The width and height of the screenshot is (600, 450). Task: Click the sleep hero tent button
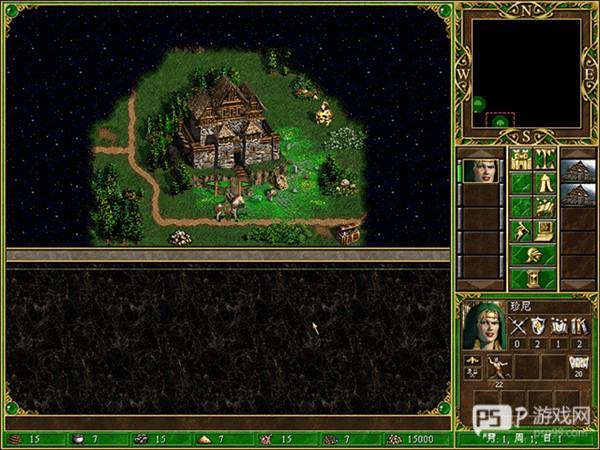click(x=545, y=183)
